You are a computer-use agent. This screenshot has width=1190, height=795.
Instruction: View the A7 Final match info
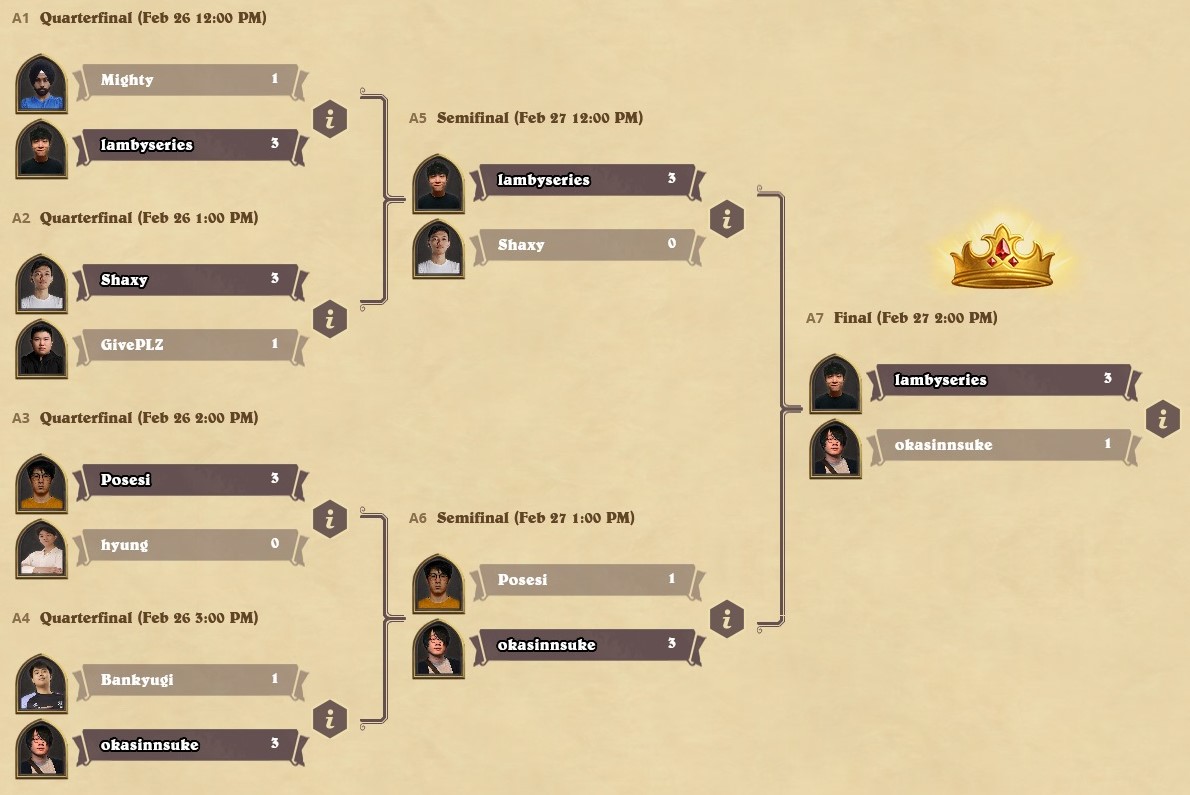click(x=1163, y=419)
